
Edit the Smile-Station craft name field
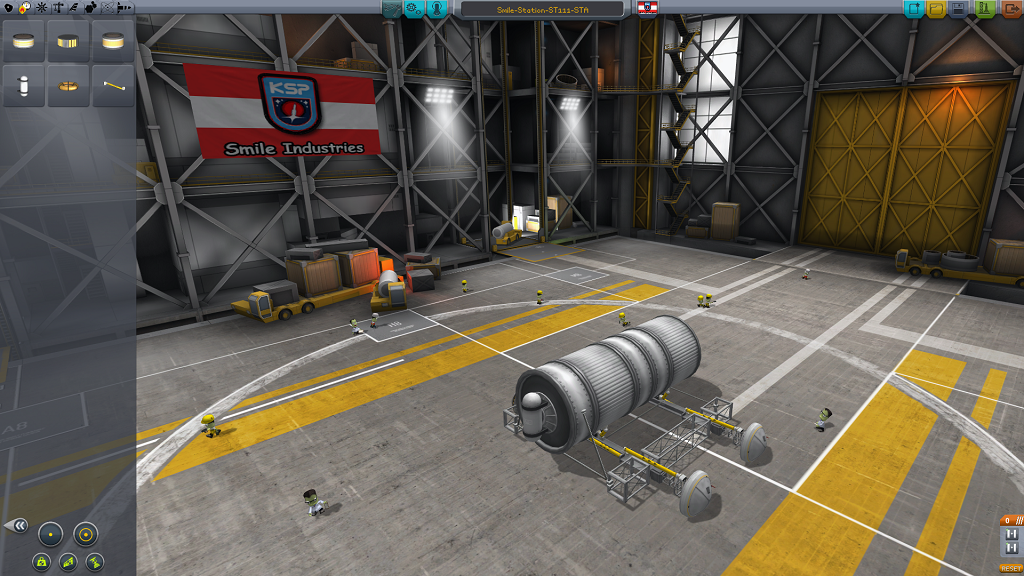pyautogui.click(x=543, y=9)
